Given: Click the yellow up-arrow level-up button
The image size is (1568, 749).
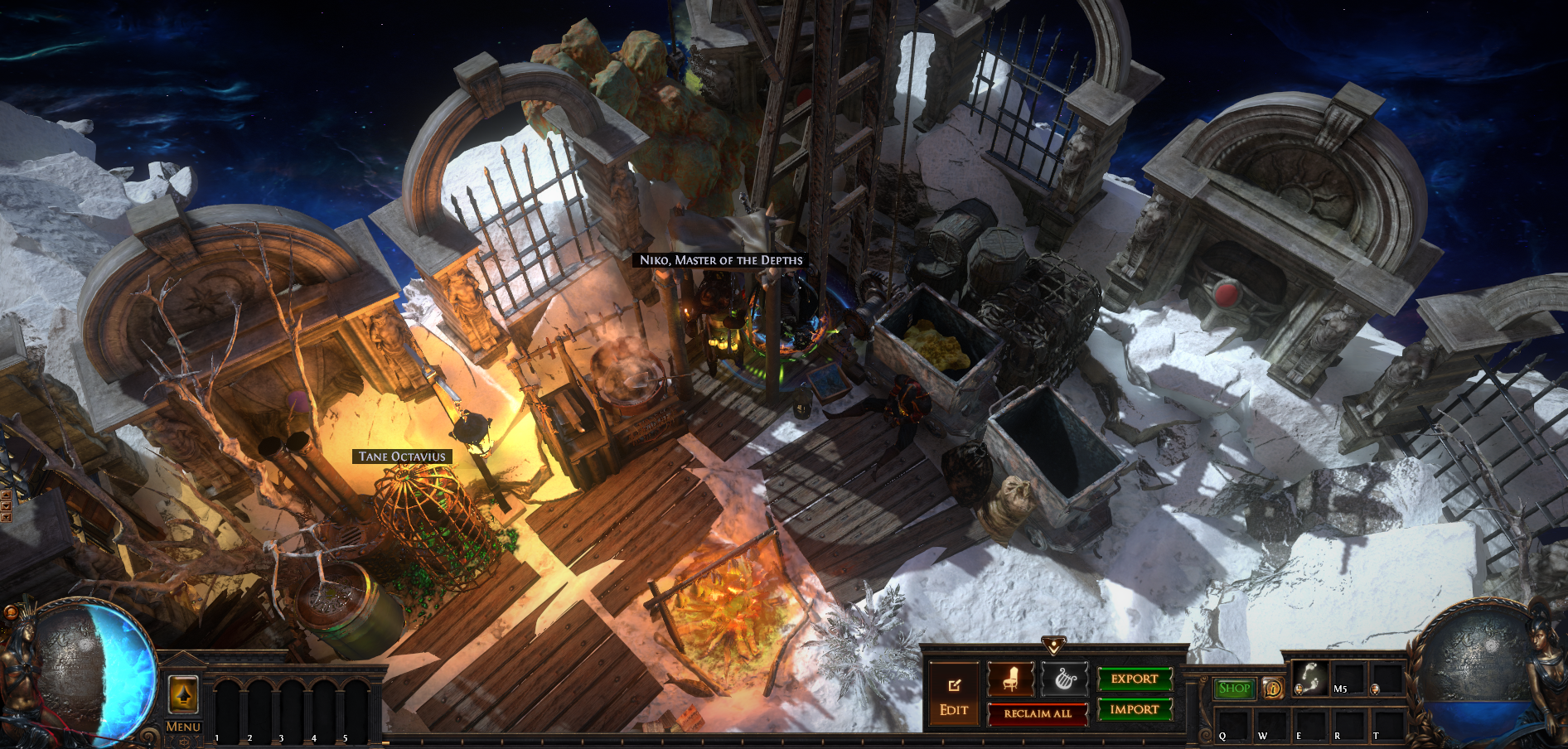Looking at the screenshot, I should (183, 693).
